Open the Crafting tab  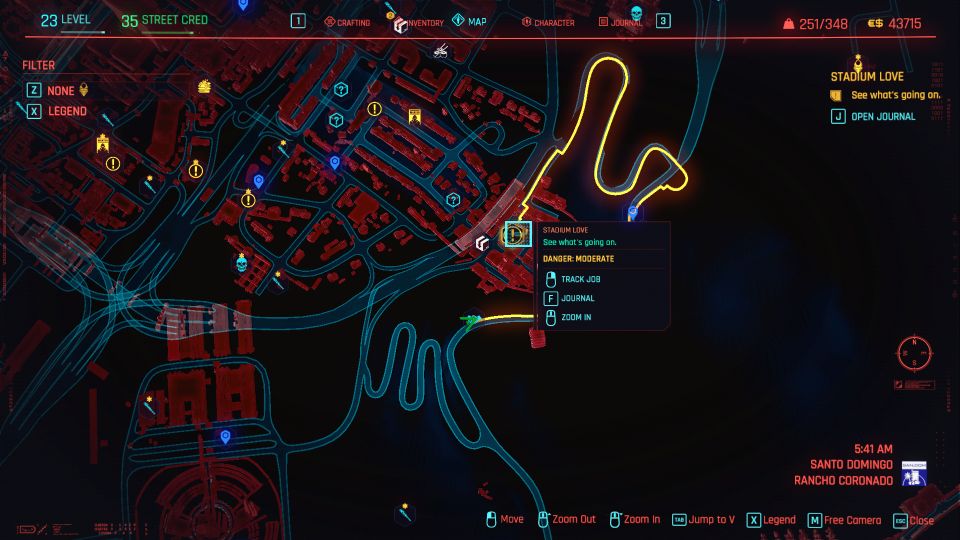pyautogui.click(x=348, y=22)
